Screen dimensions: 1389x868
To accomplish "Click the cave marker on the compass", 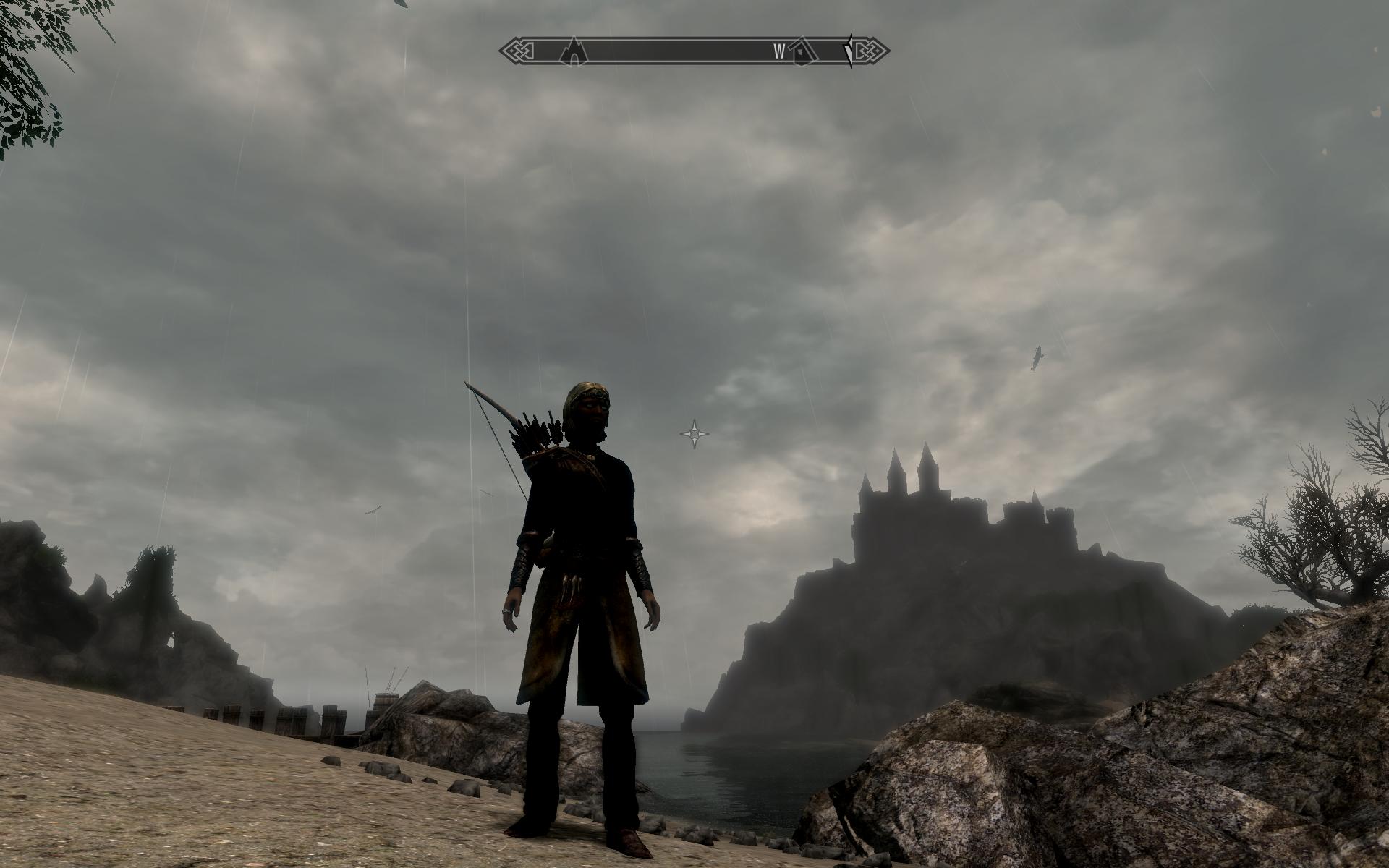I will (x=573, y=51).
